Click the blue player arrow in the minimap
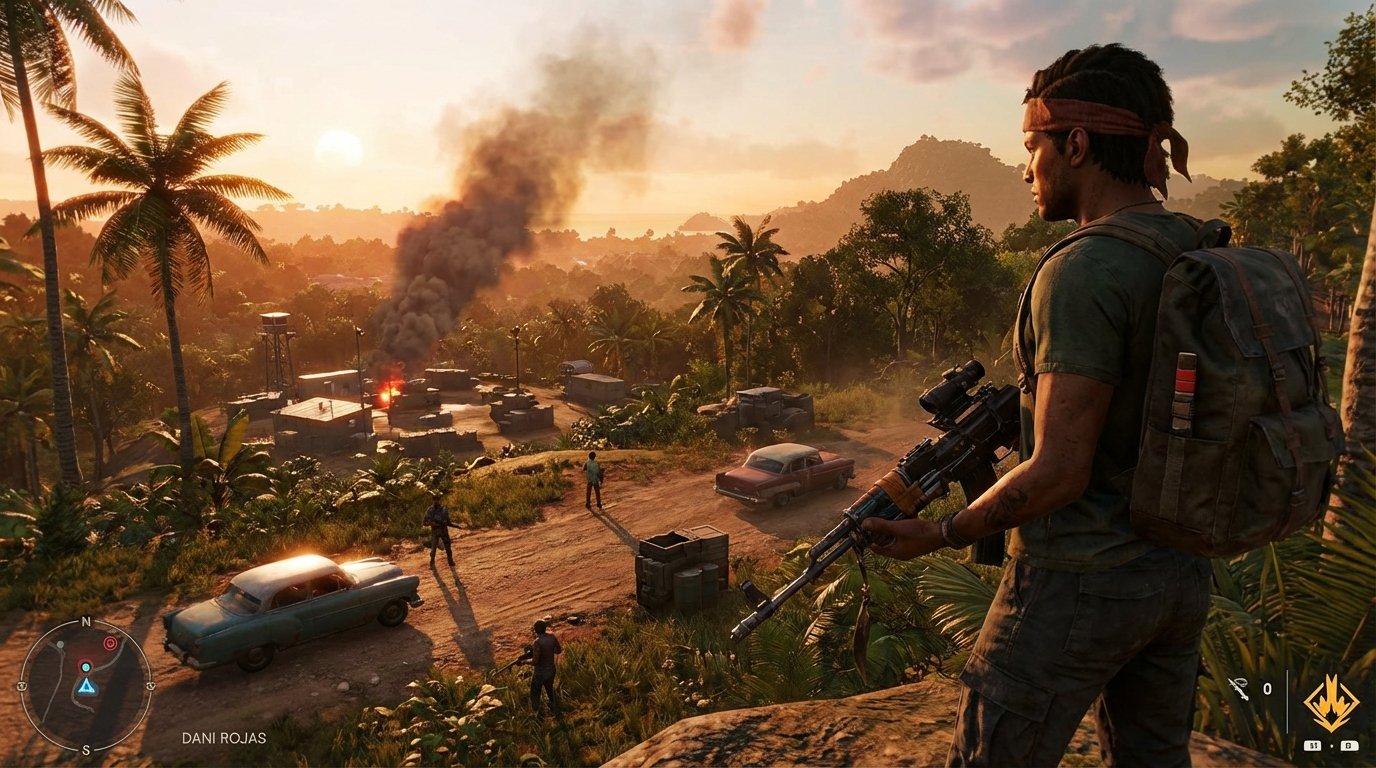This screenshot has height=768, width=1376. [86, 686]
